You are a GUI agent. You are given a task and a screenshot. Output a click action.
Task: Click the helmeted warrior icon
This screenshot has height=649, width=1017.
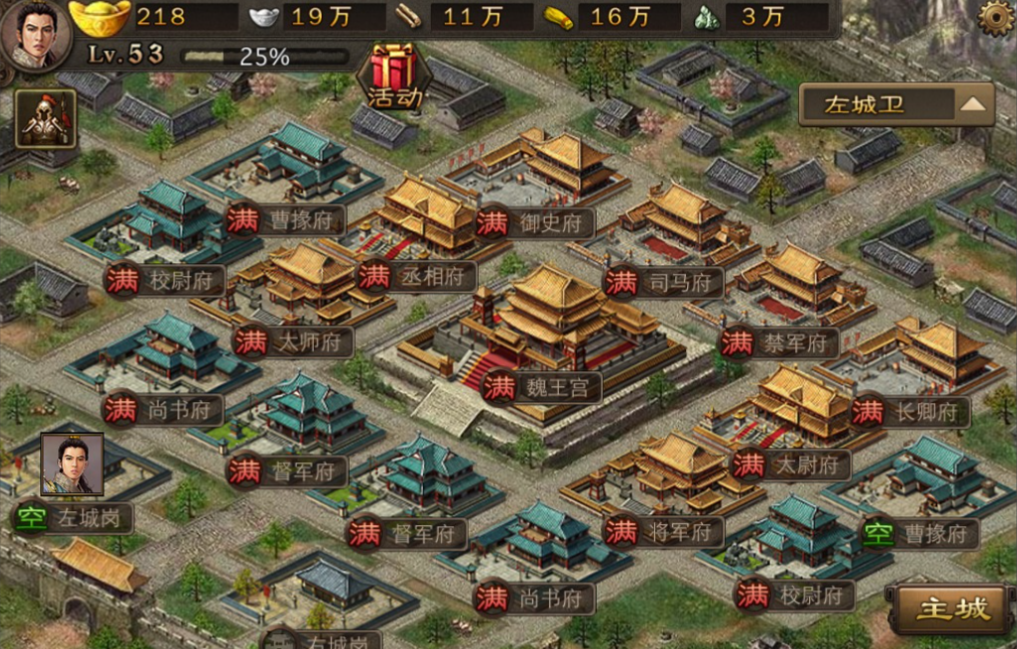(x=45, y=120)
